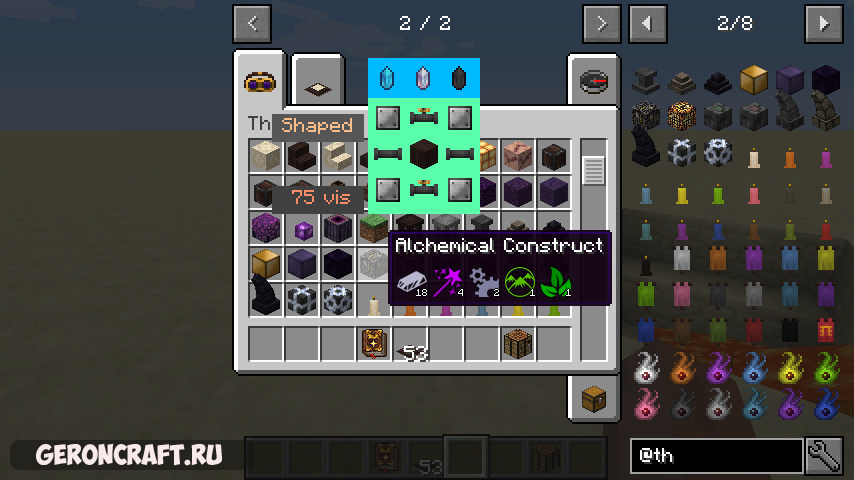The width and height of the screenshot is (854, 480).
Task: Show previous NEI item page
Action: pos(648,23)
